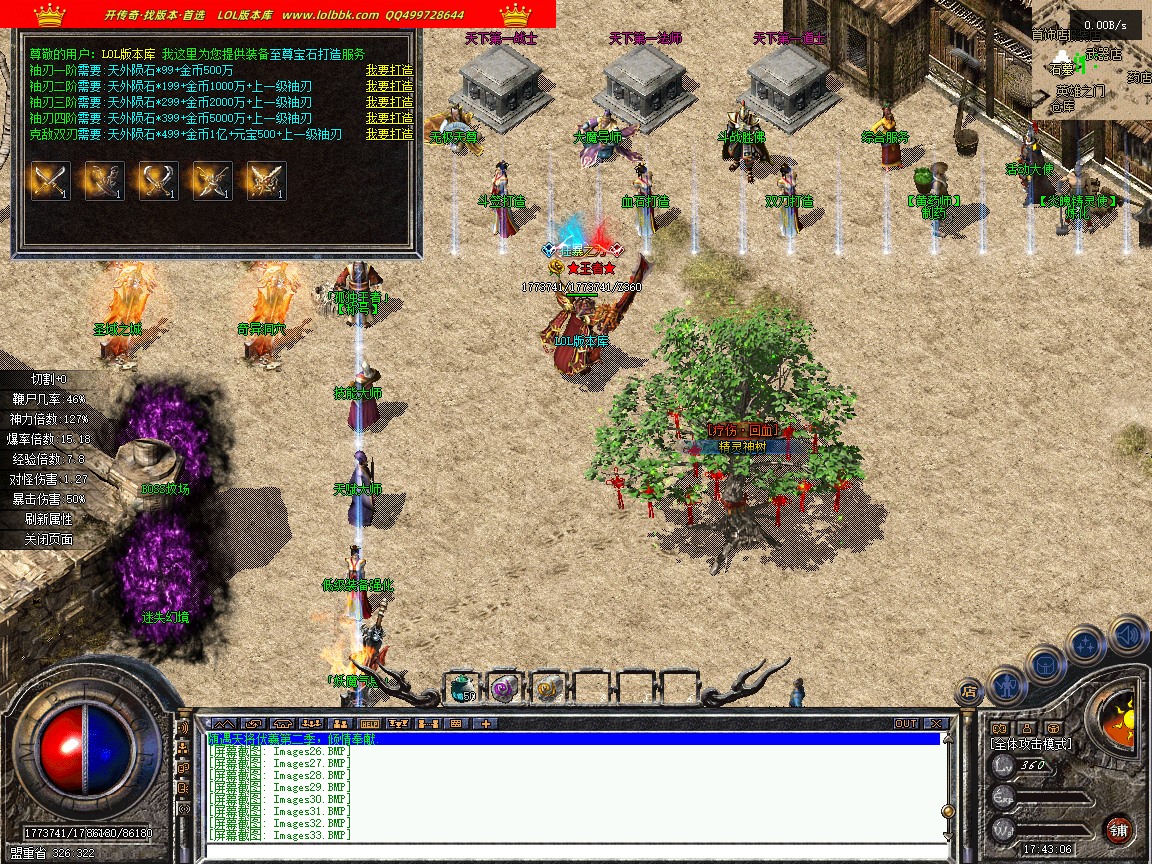The height and width of the screenshot is (864, 1152).
Task: Click the chat text input line
Action: coord(570,852)
